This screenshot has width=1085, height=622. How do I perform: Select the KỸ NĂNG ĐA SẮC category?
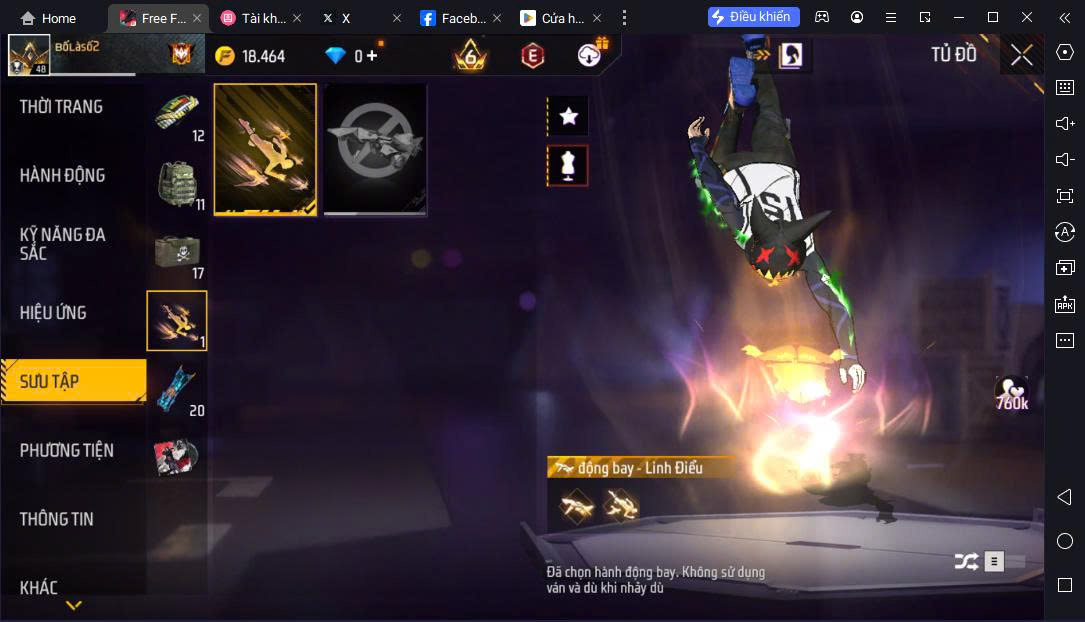click(62, 244)
